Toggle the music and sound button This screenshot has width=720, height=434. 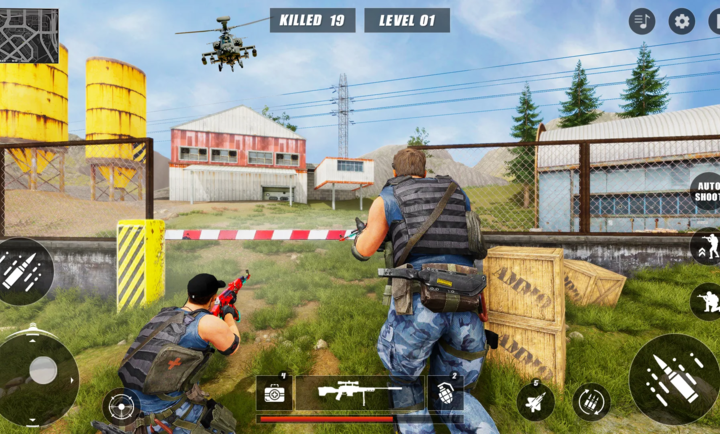click(642, 21)
